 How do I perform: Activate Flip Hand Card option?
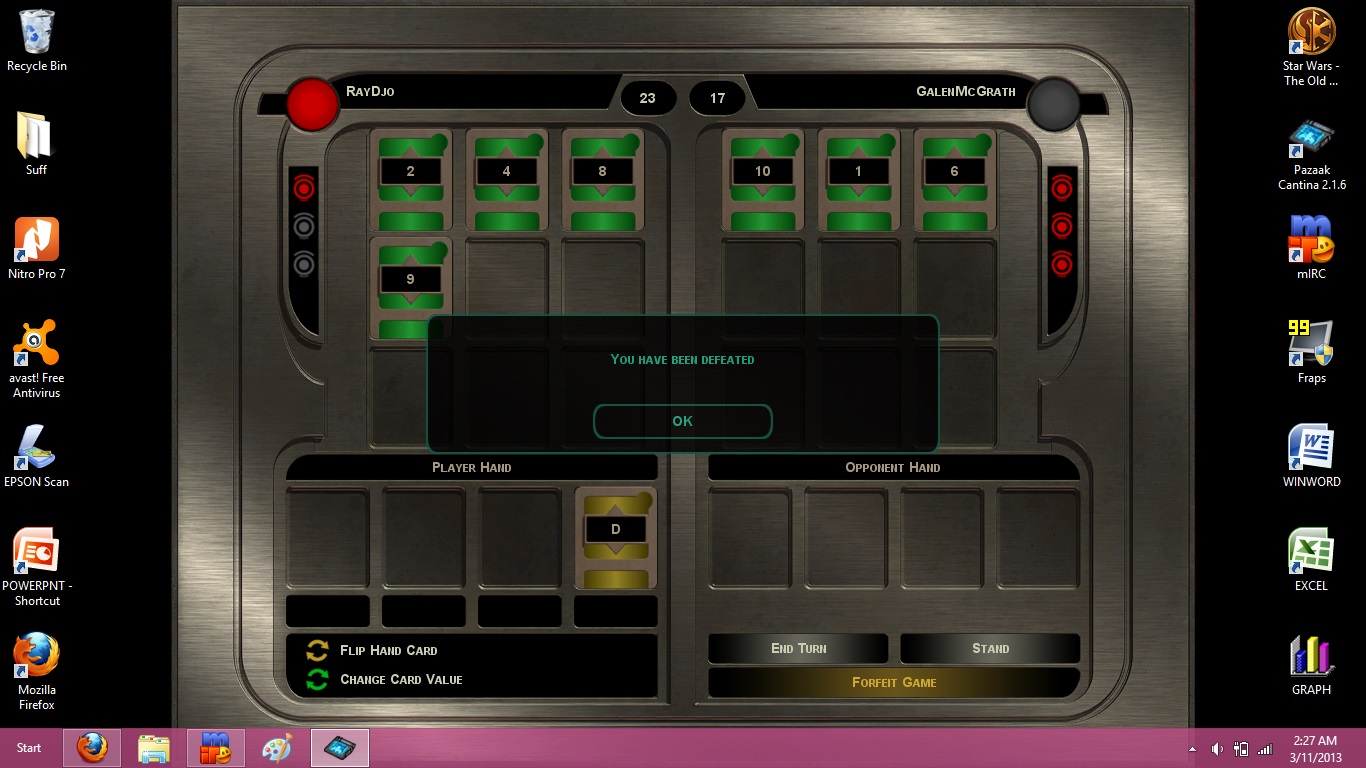click(388, 650)
